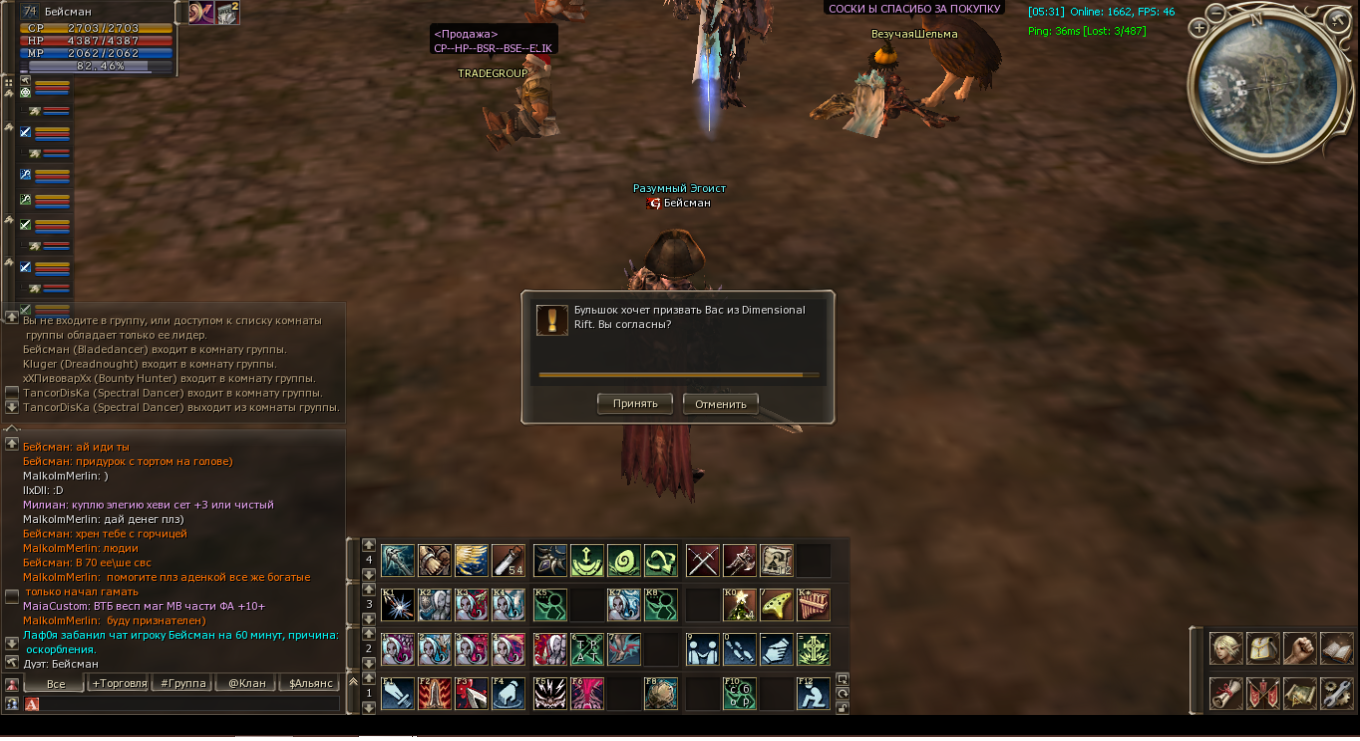
Task: Open the character status elf-head icon
Action: point(1226,649)
